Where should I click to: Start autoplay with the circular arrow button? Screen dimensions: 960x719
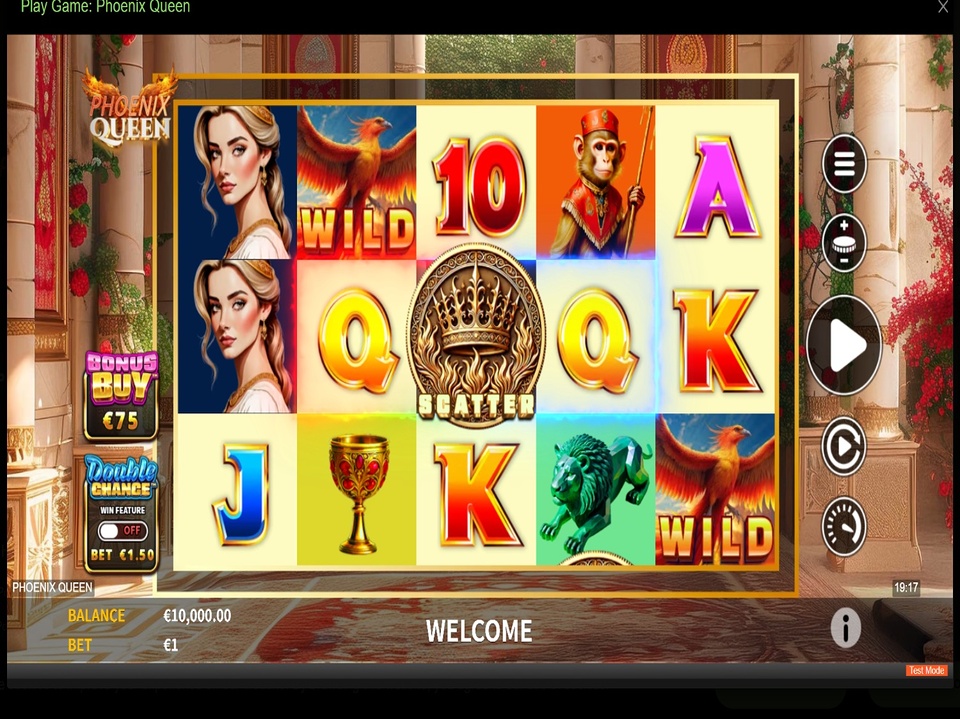pos(844,446)
